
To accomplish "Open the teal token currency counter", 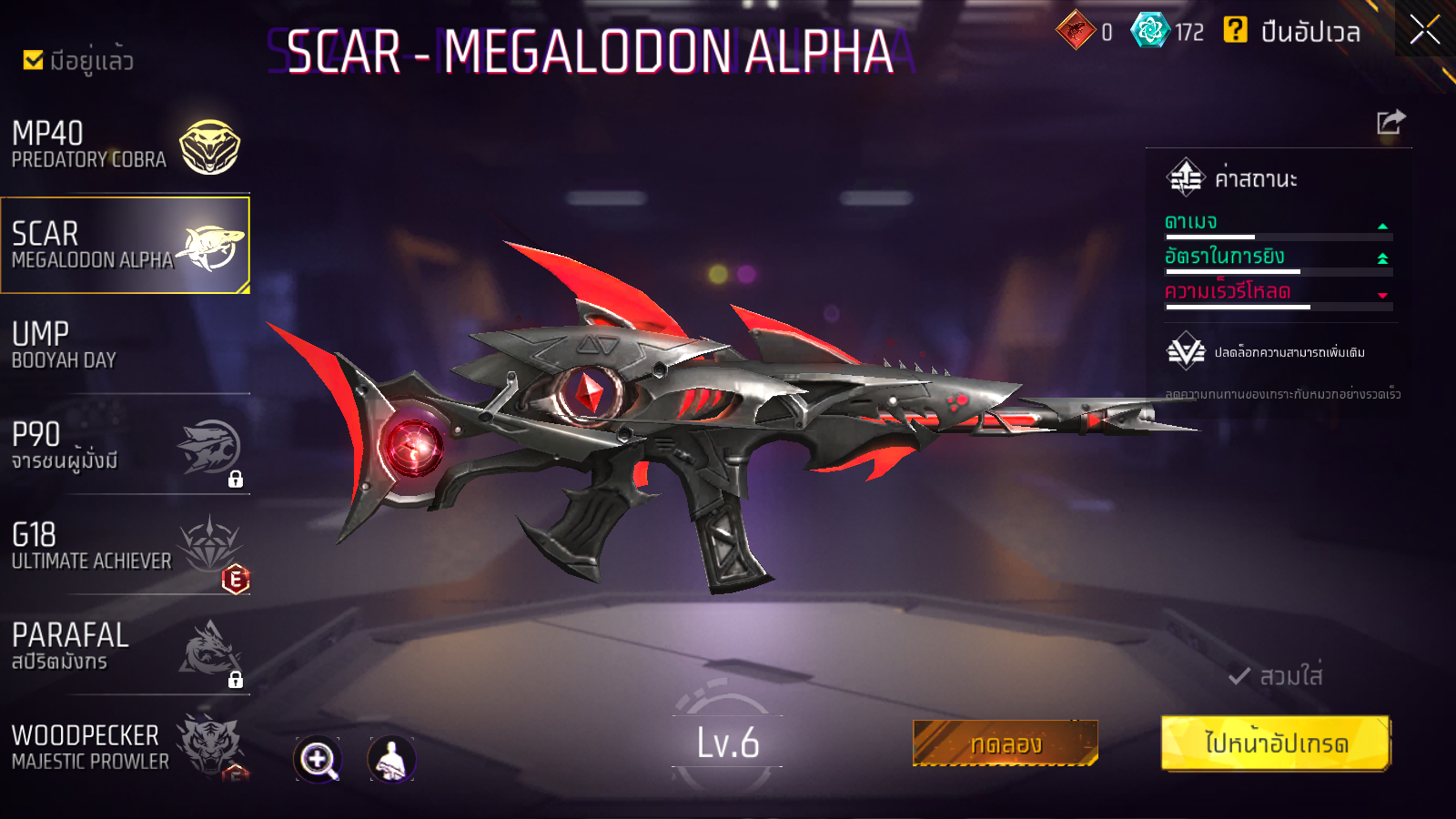I will [x=1150, y=31].
